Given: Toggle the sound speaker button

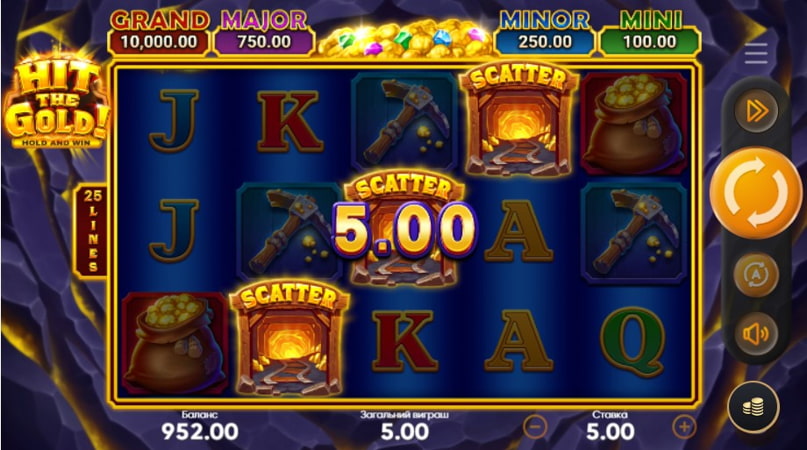Looking at the screenshot, I should coord(756,333).
